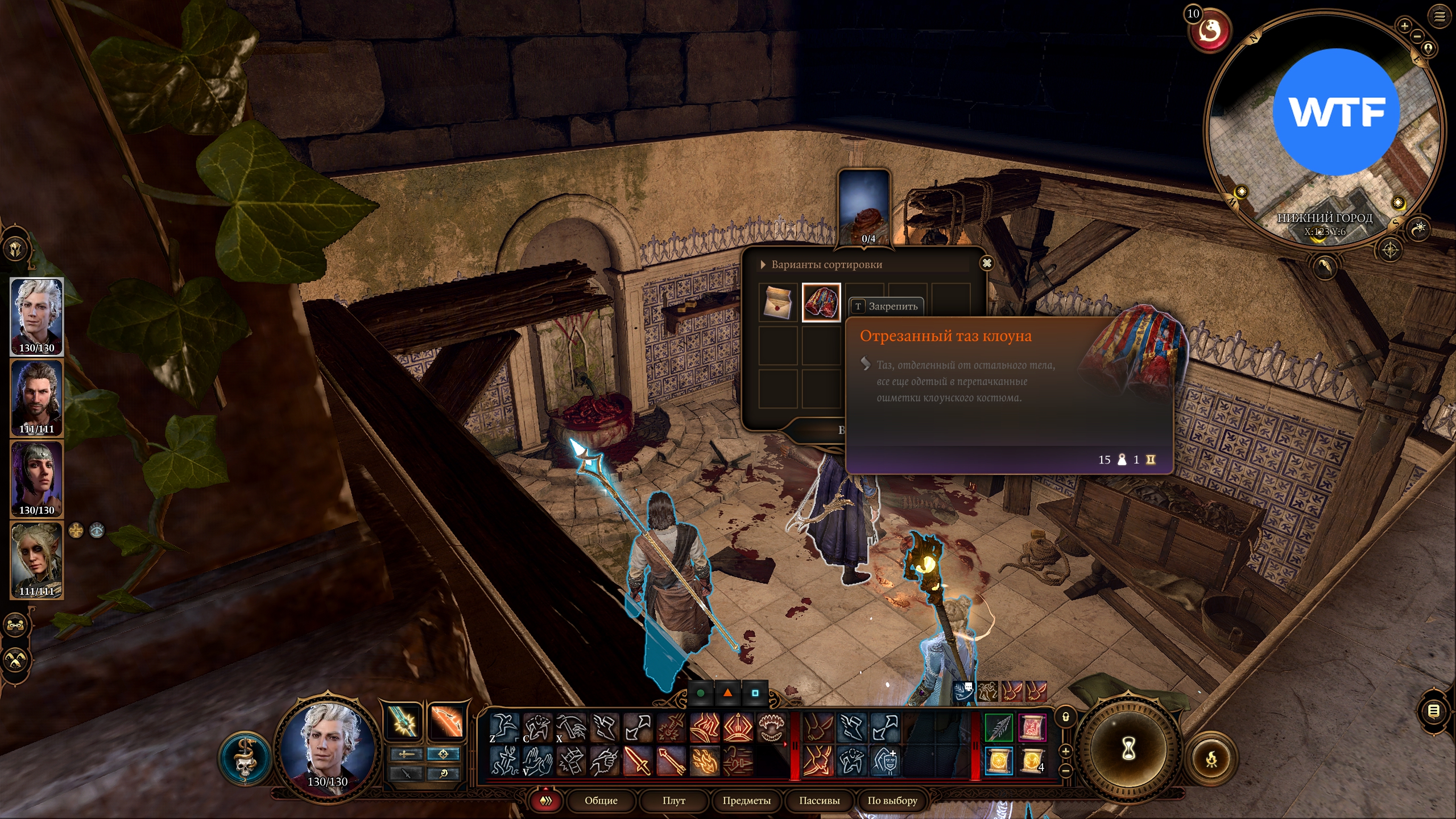Viewport: 1456px width, 819px height.
Task: Select Gale's party portrait
Action: 37,398
